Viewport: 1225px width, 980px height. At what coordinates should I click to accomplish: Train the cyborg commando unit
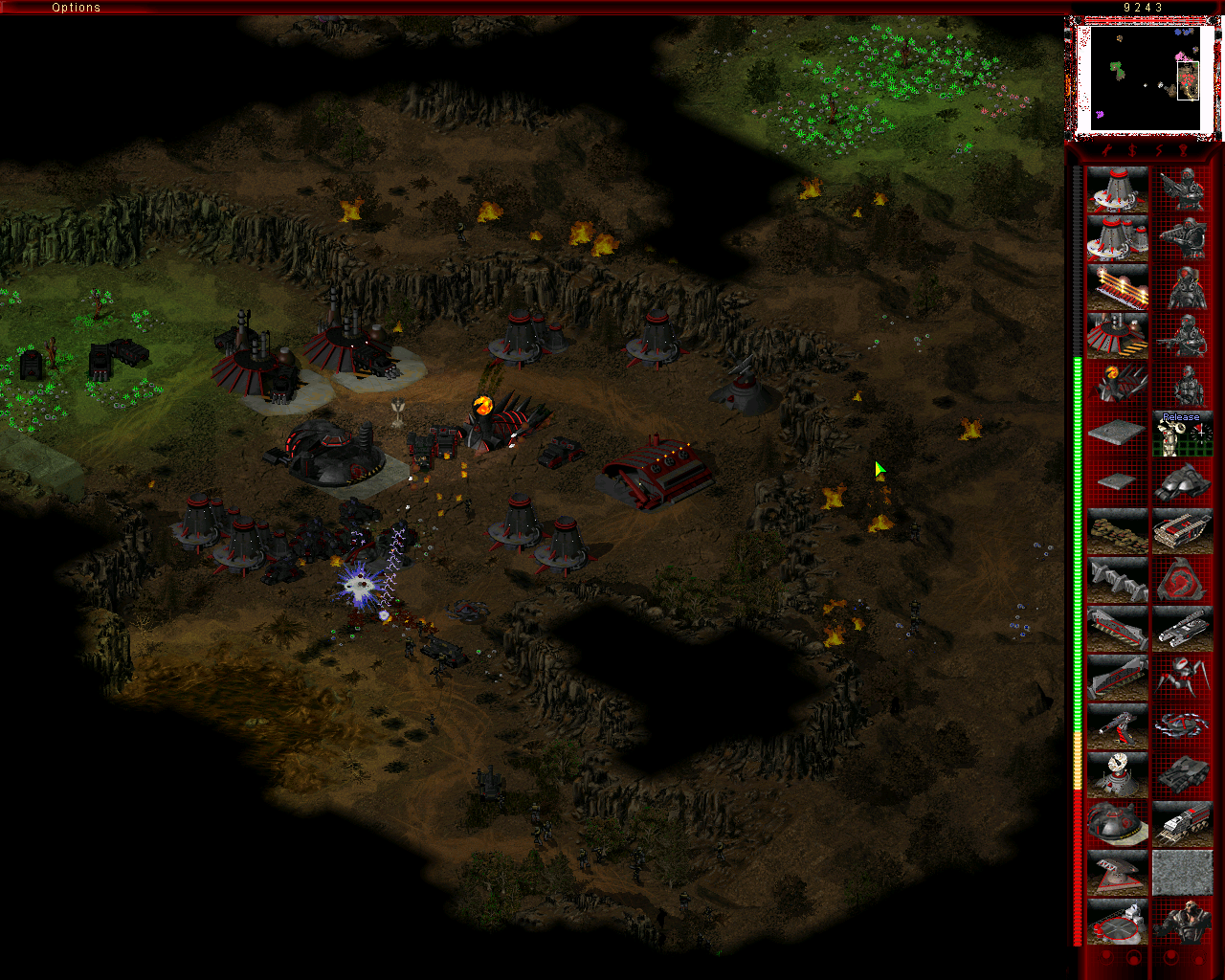[1182, 922]
